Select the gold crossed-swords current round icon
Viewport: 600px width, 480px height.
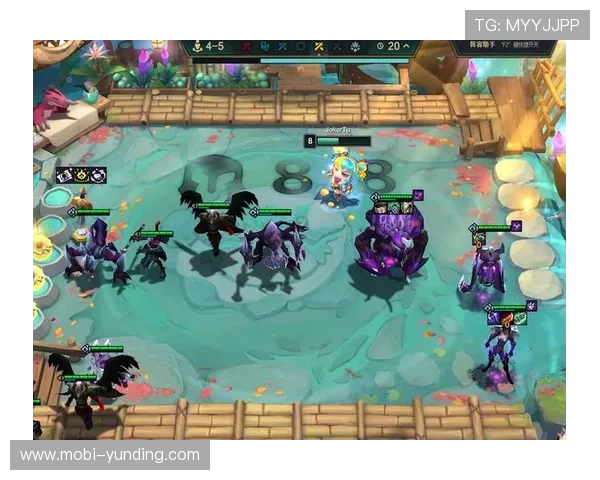pyautogui.click(x=319, y=46)
